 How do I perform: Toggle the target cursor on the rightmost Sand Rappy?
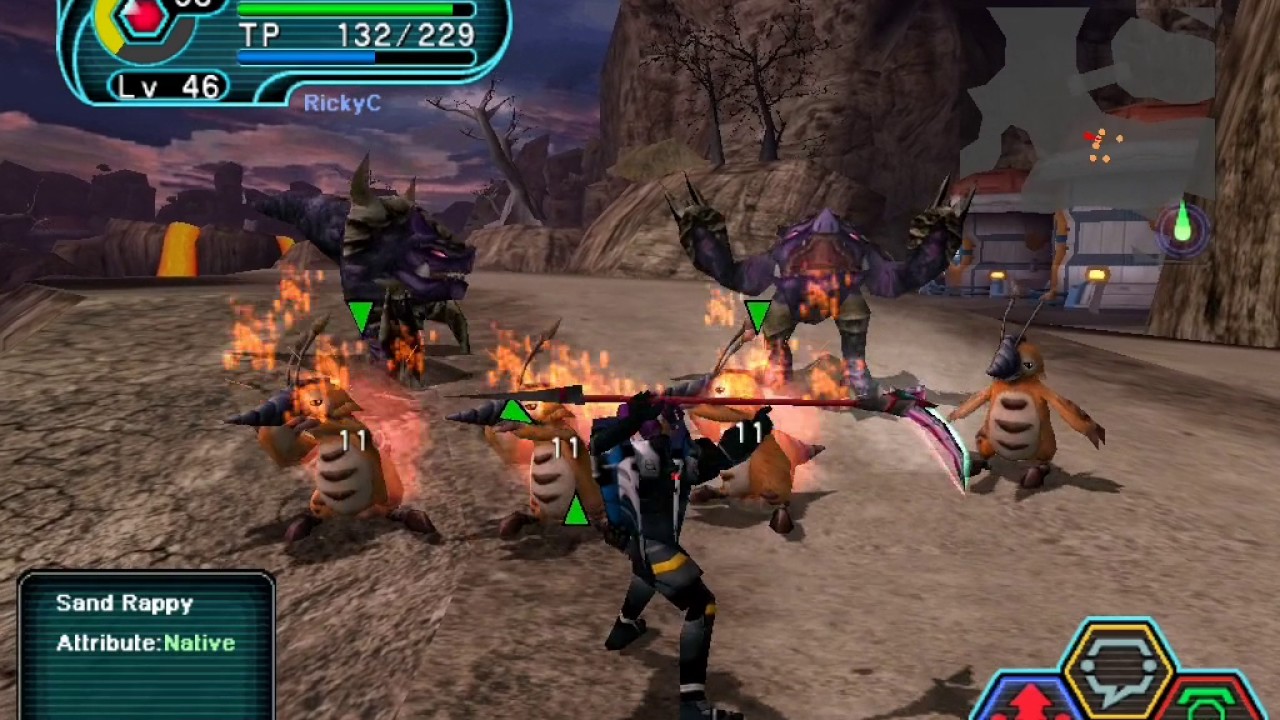click(x=757, y=311)
